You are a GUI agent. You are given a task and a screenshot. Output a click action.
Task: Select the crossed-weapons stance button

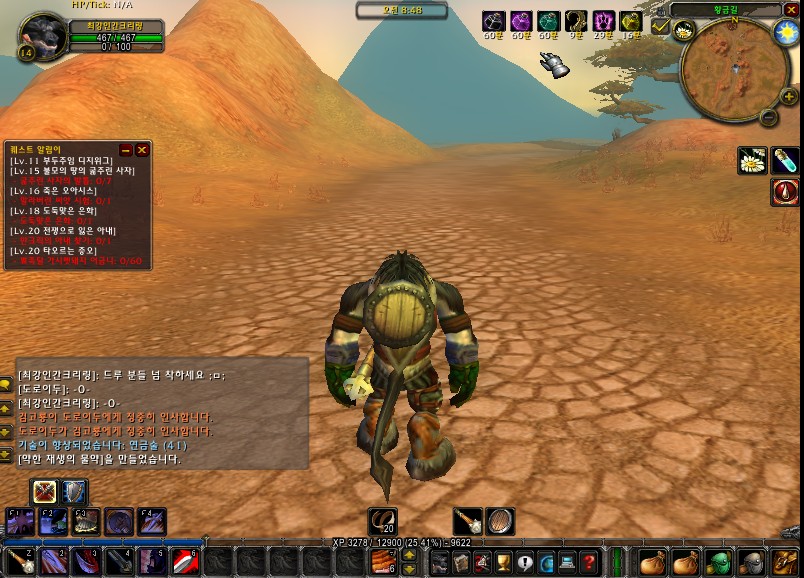point(45,492)
